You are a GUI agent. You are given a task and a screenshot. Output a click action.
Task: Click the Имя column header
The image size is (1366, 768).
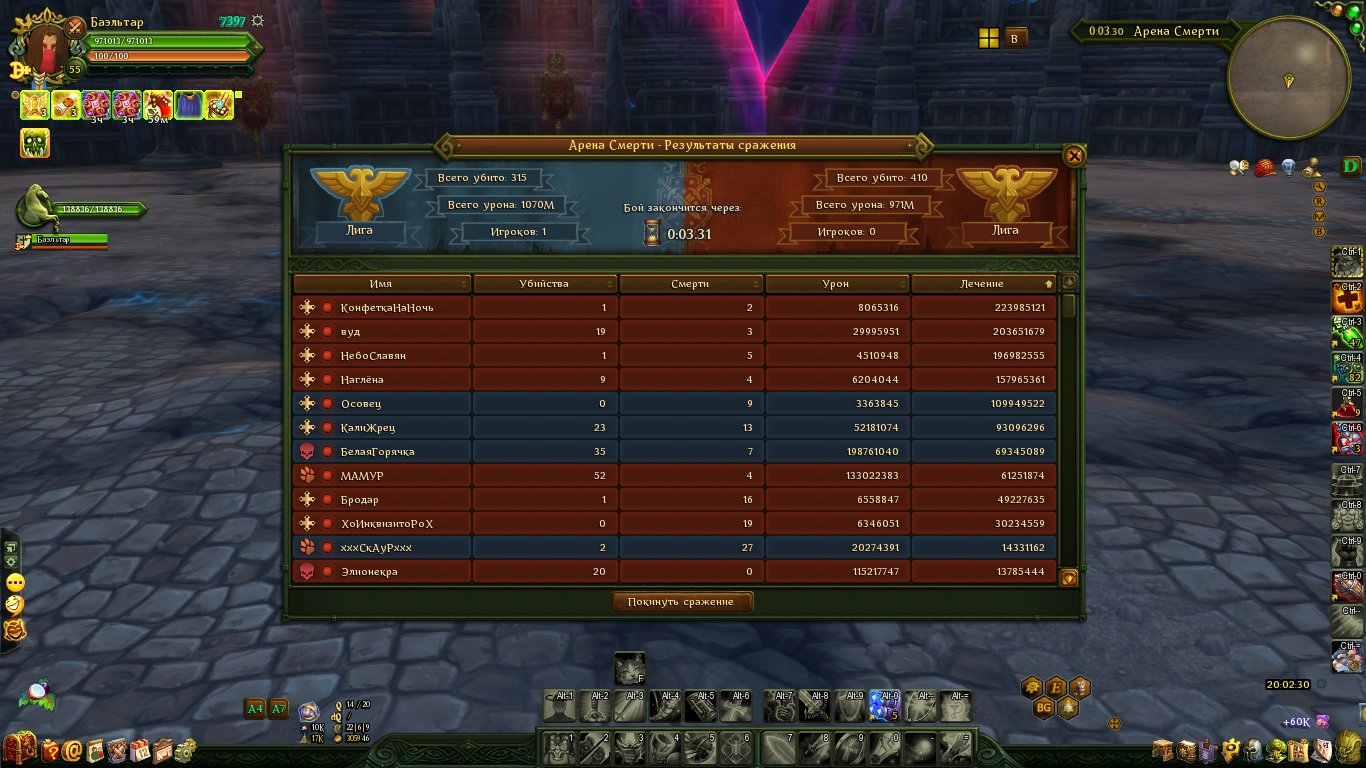click(x=381, y=284)
